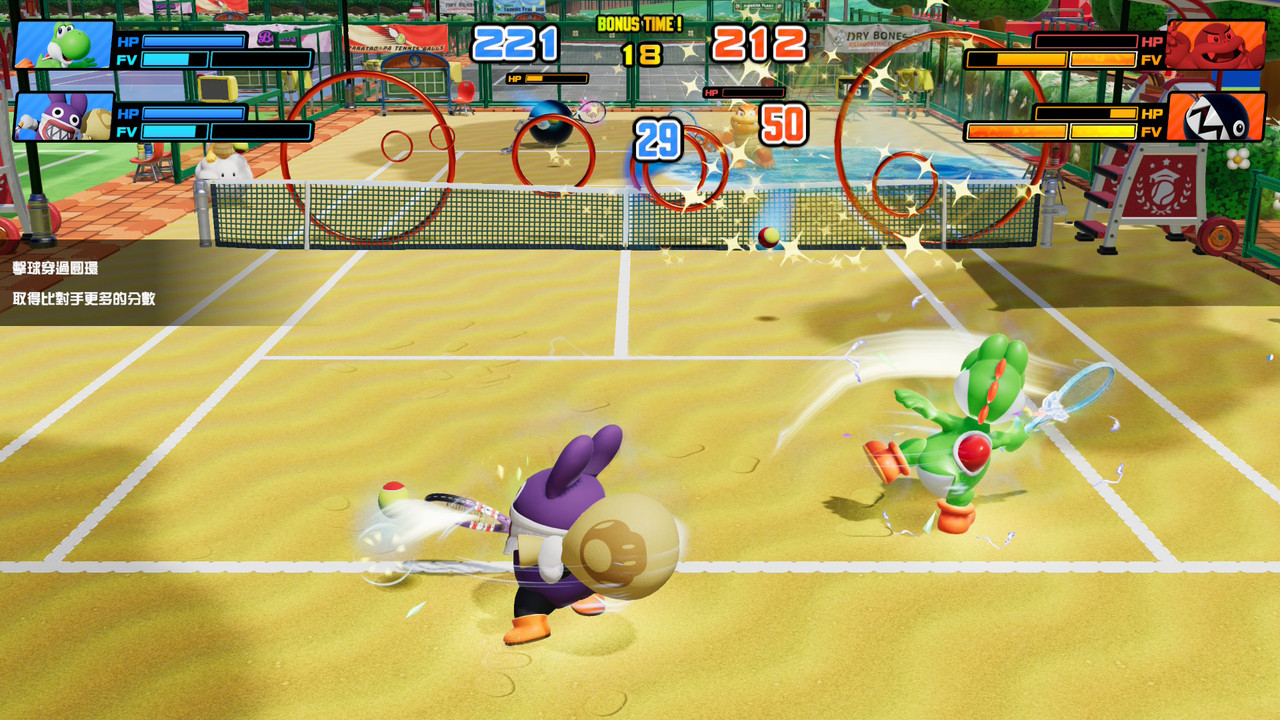Select Yoshi's character portrait
This screenshot has height=720, width=1280.
tap(63, 45)
